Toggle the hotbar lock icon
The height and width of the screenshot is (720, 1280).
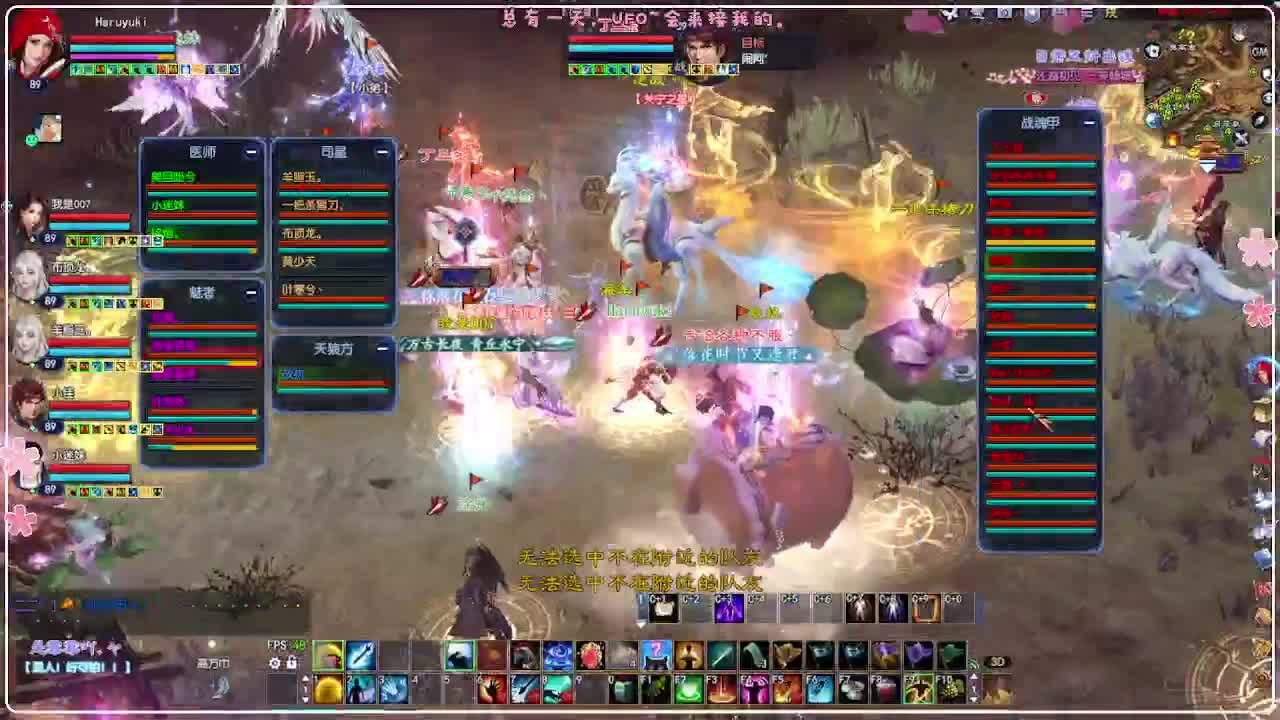coord(292,664)
